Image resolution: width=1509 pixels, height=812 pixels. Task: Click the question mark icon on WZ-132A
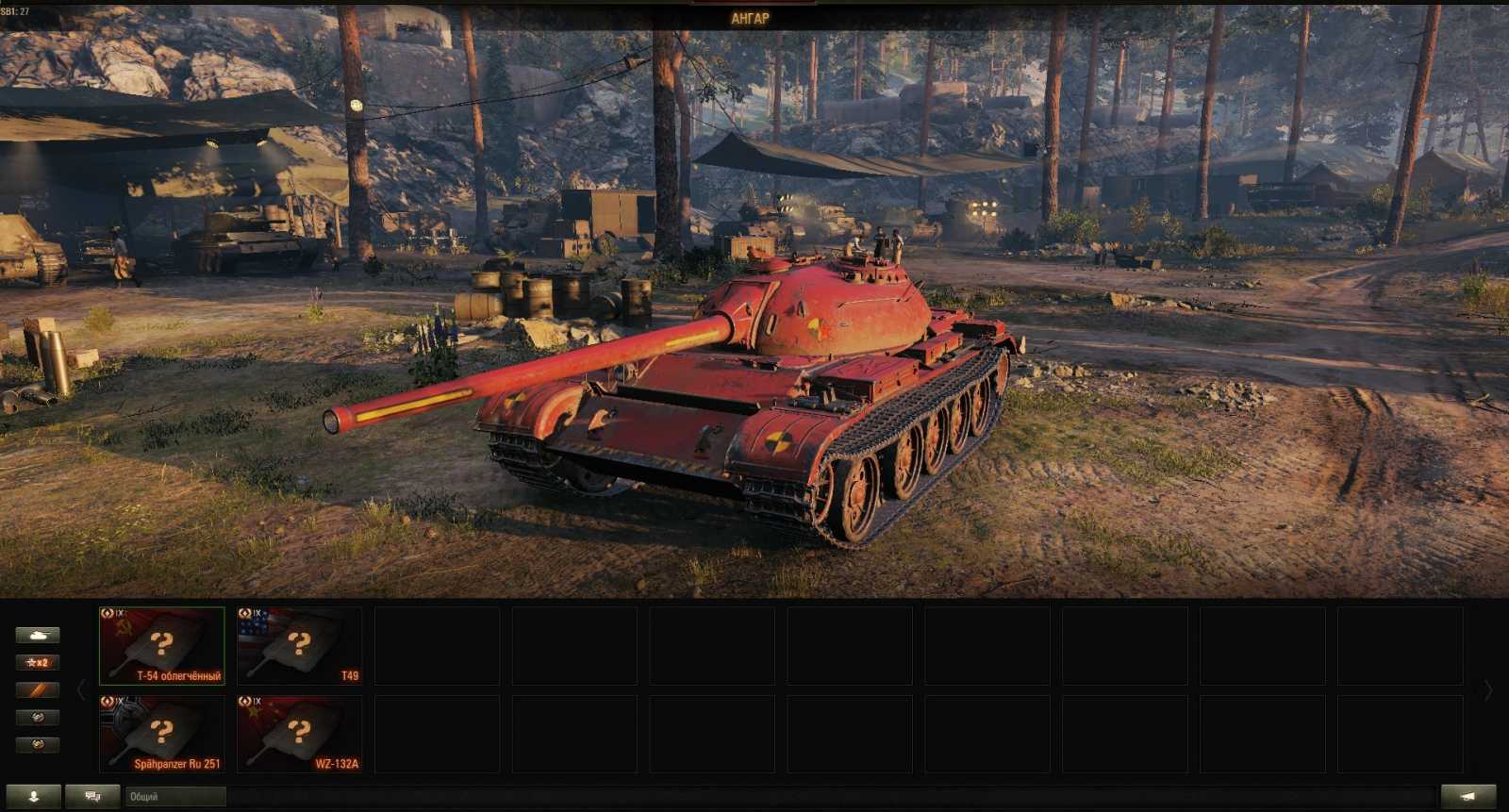(x=298, y=730)
